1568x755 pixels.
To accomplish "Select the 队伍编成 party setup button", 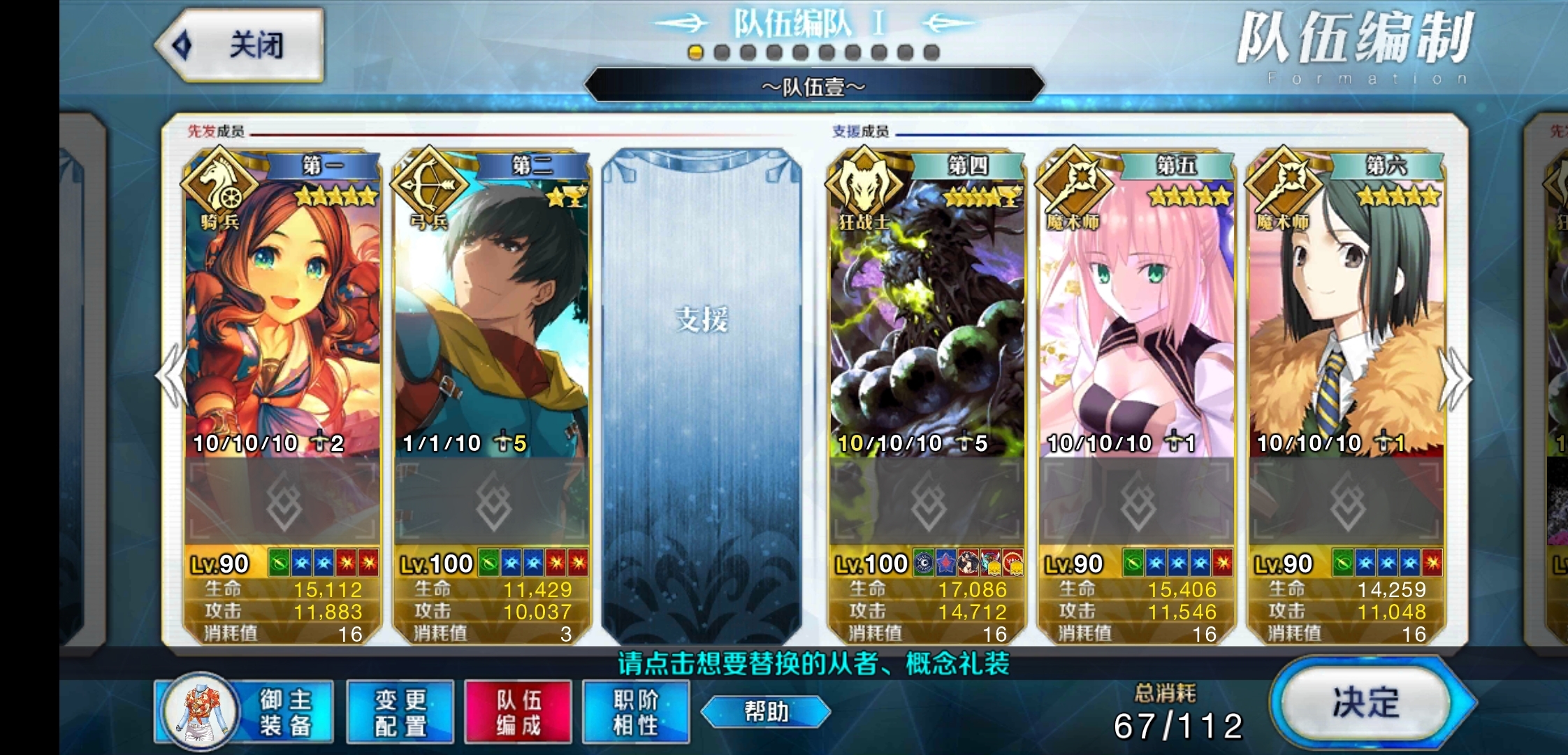I will click(x=518, y=712).
